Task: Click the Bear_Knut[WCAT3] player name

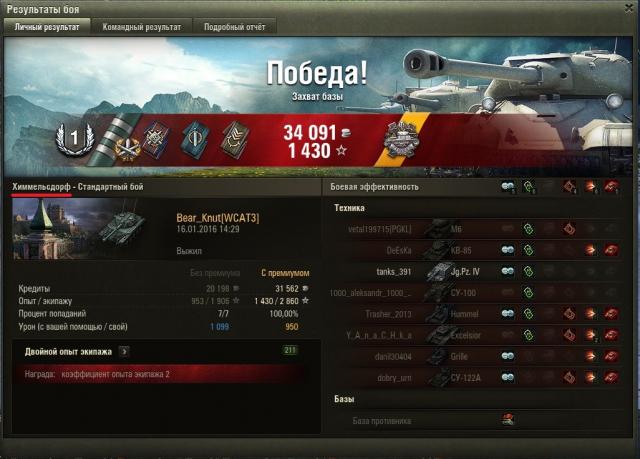Action: (217, 217)
